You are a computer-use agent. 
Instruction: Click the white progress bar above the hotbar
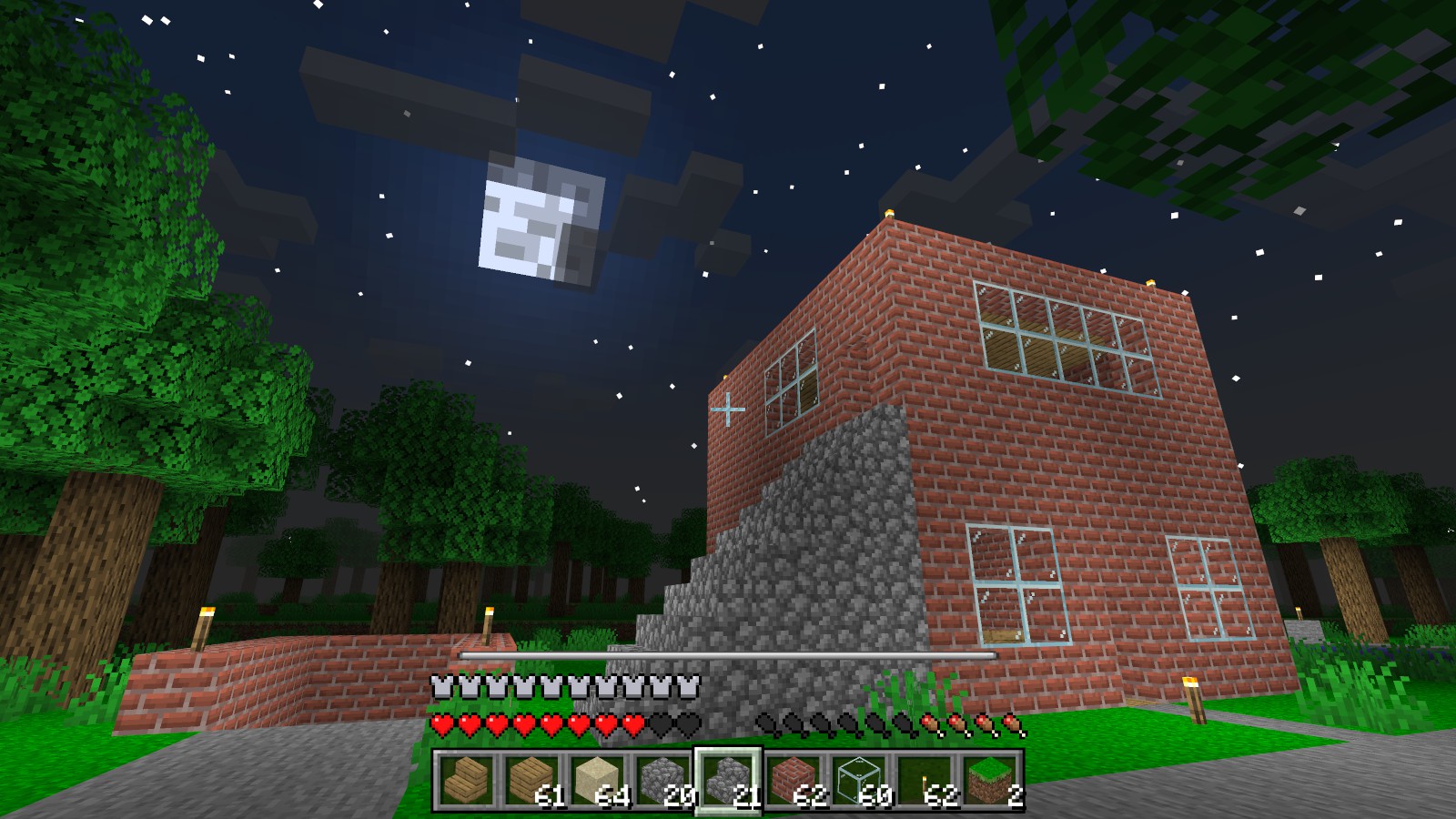pos(728,653)
